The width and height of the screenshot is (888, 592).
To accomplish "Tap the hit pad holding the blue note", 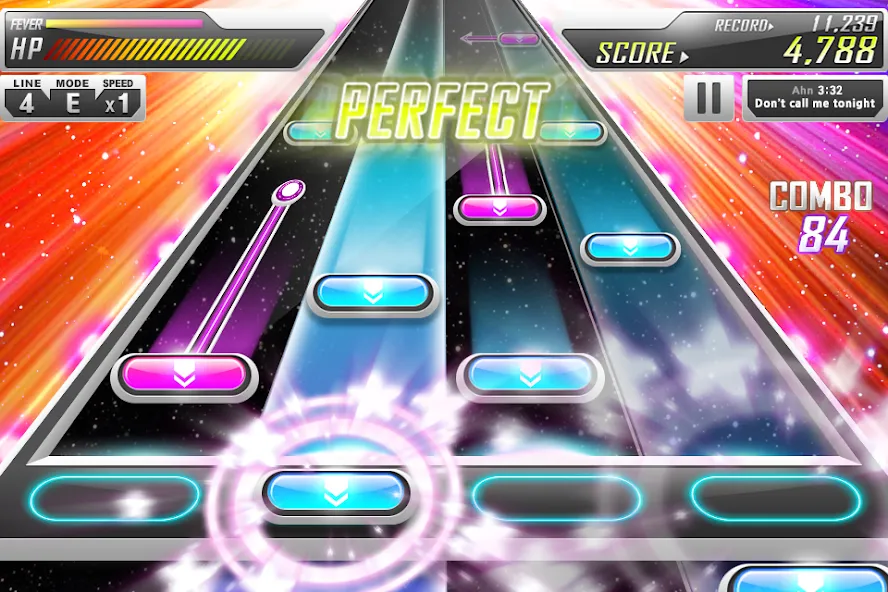I will pos(336,493).
